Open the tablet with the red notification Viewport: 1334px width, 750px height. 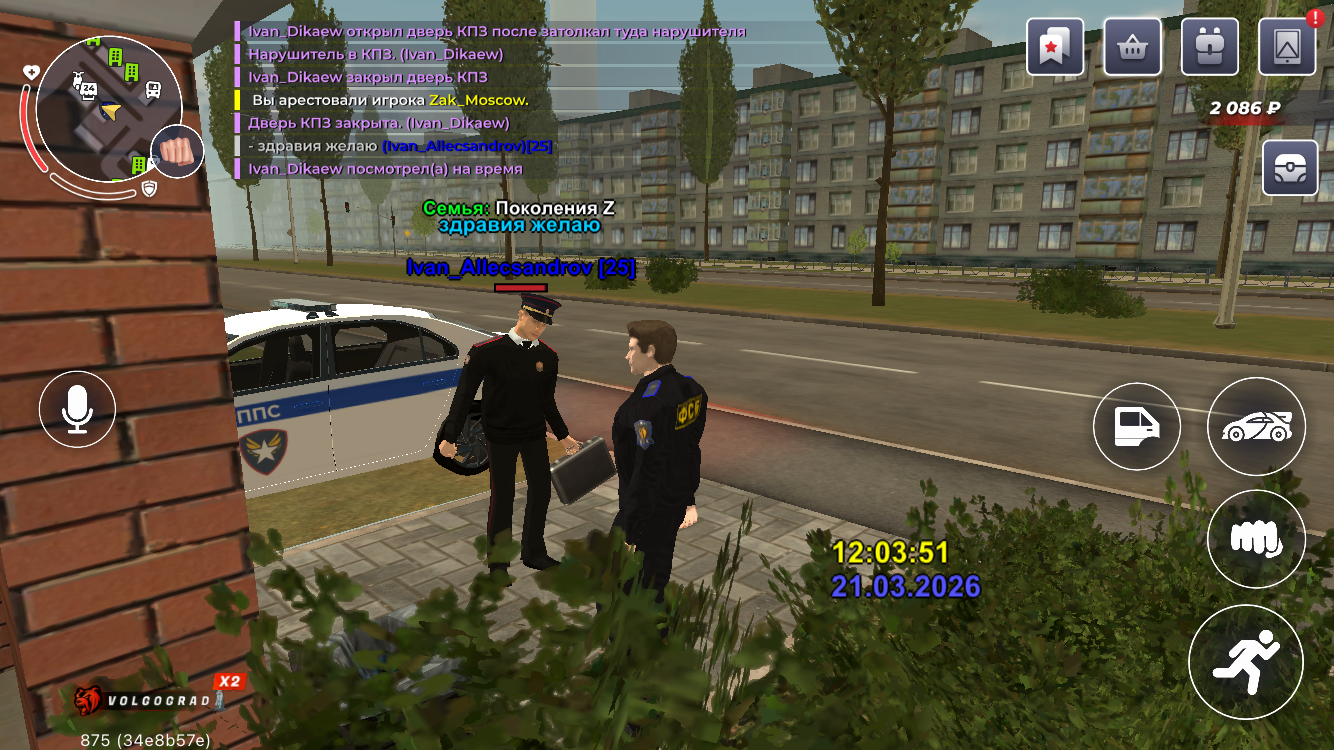coord(1287,47)
